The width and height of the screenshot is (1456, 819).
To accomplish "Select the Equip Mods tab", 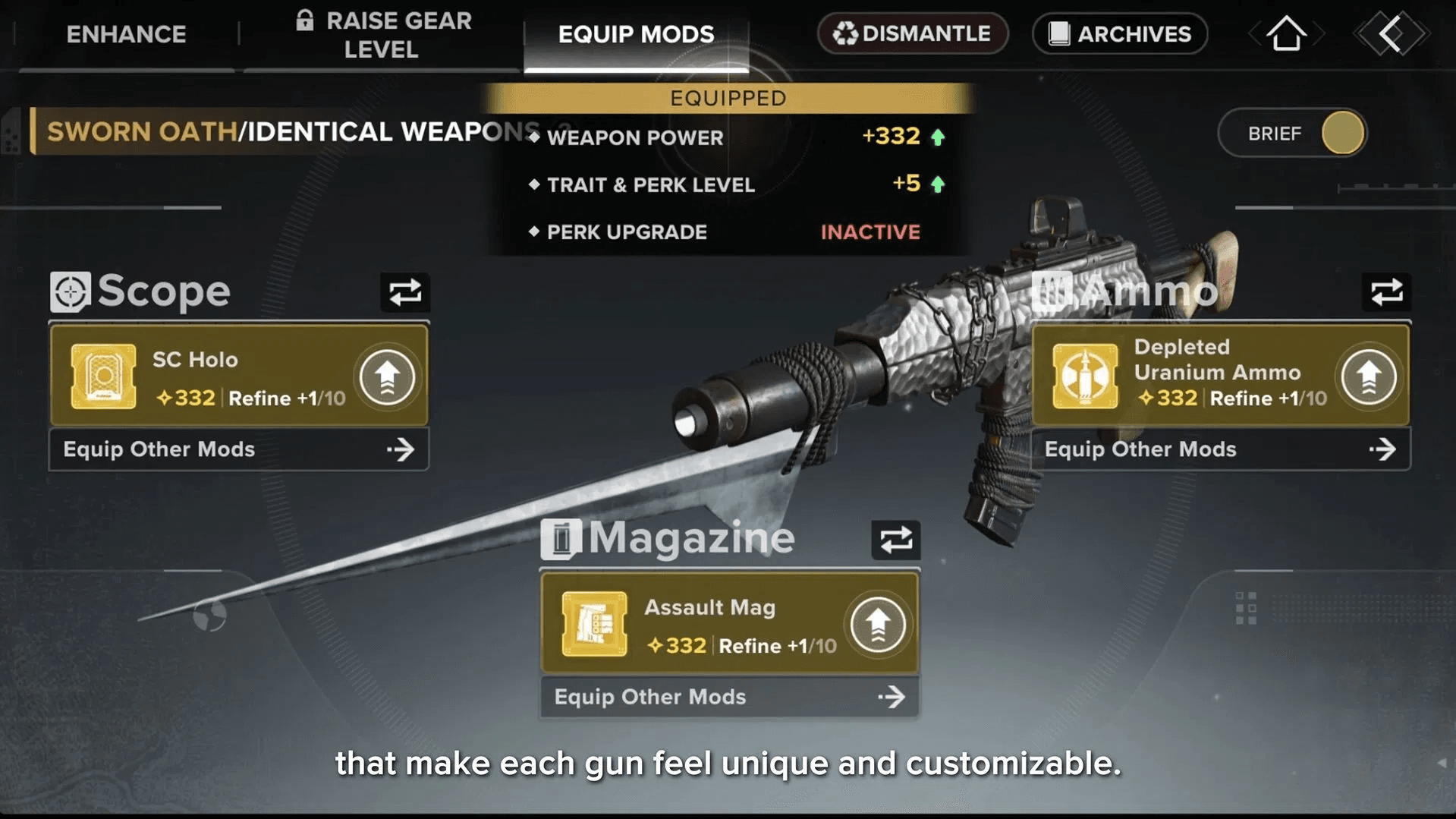I will point(636,34).
